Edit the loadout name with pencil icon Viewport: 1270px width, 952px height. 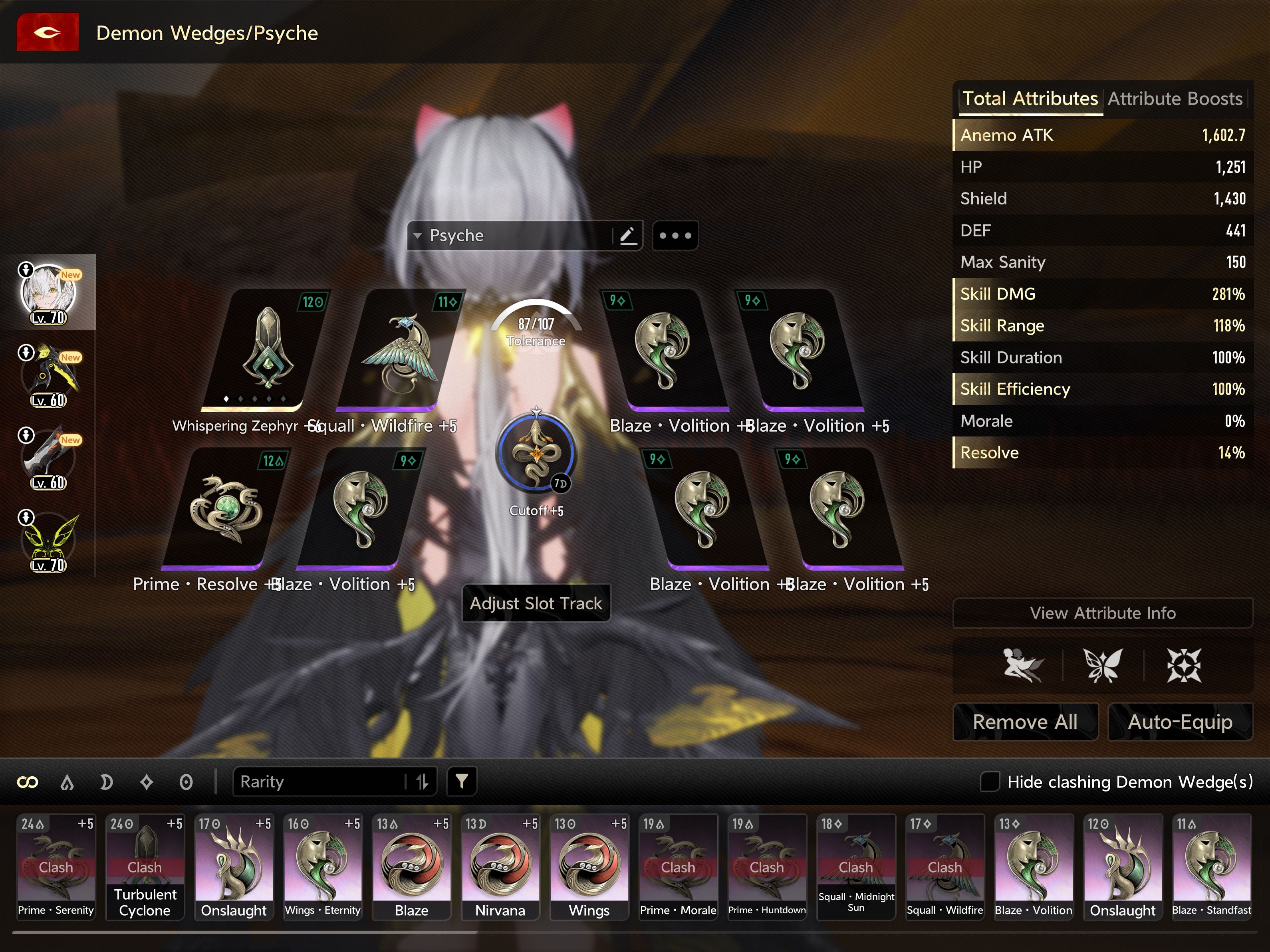click(627, 236)
